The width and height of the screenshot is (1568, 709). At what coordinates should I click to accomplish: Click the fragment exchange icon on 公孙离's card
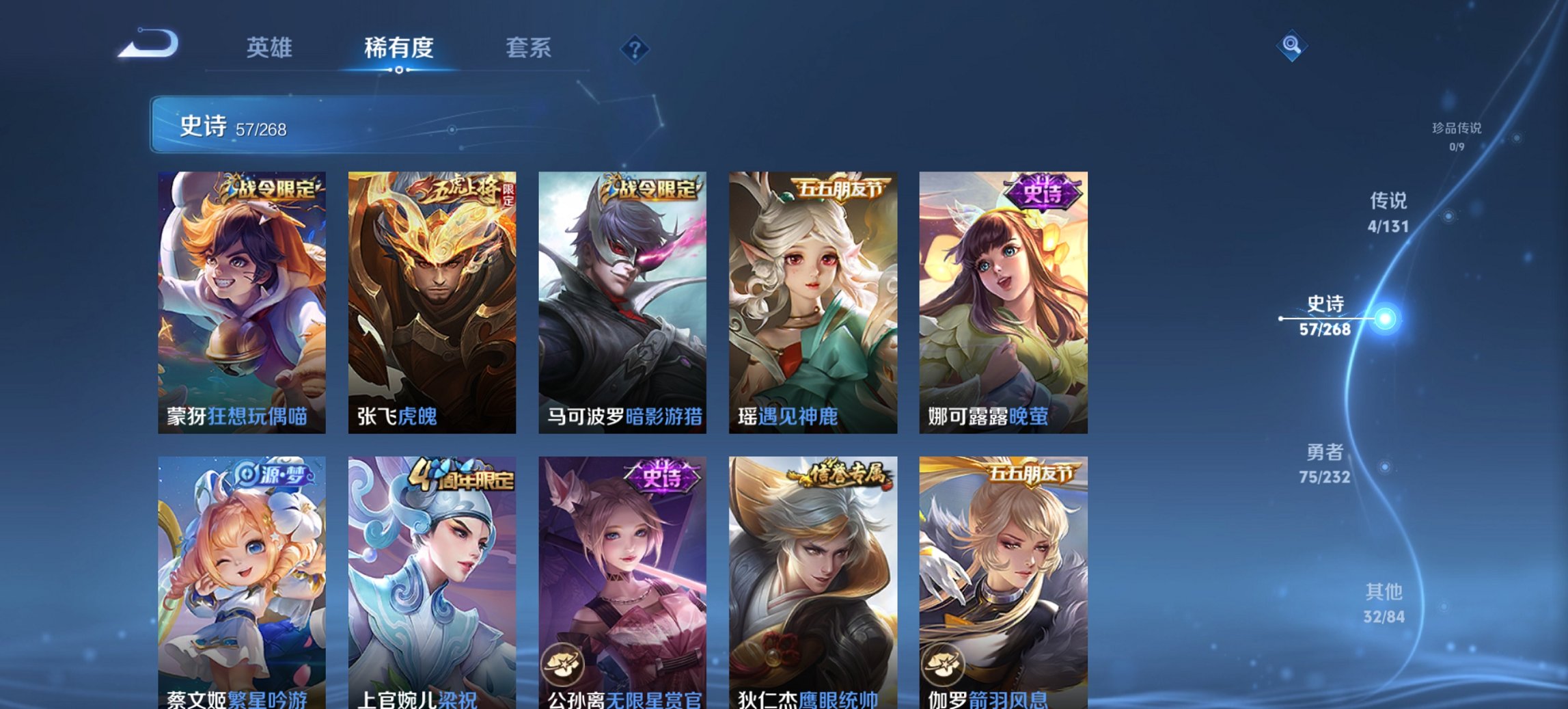[562, 663]
